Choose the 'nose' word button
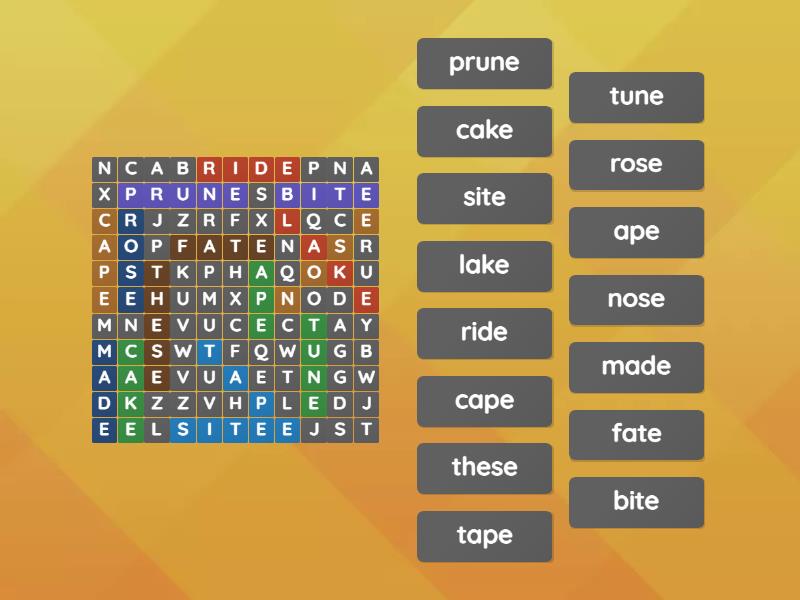The width and height of the screenshot is (800, 600). click(x=636, y=300)
